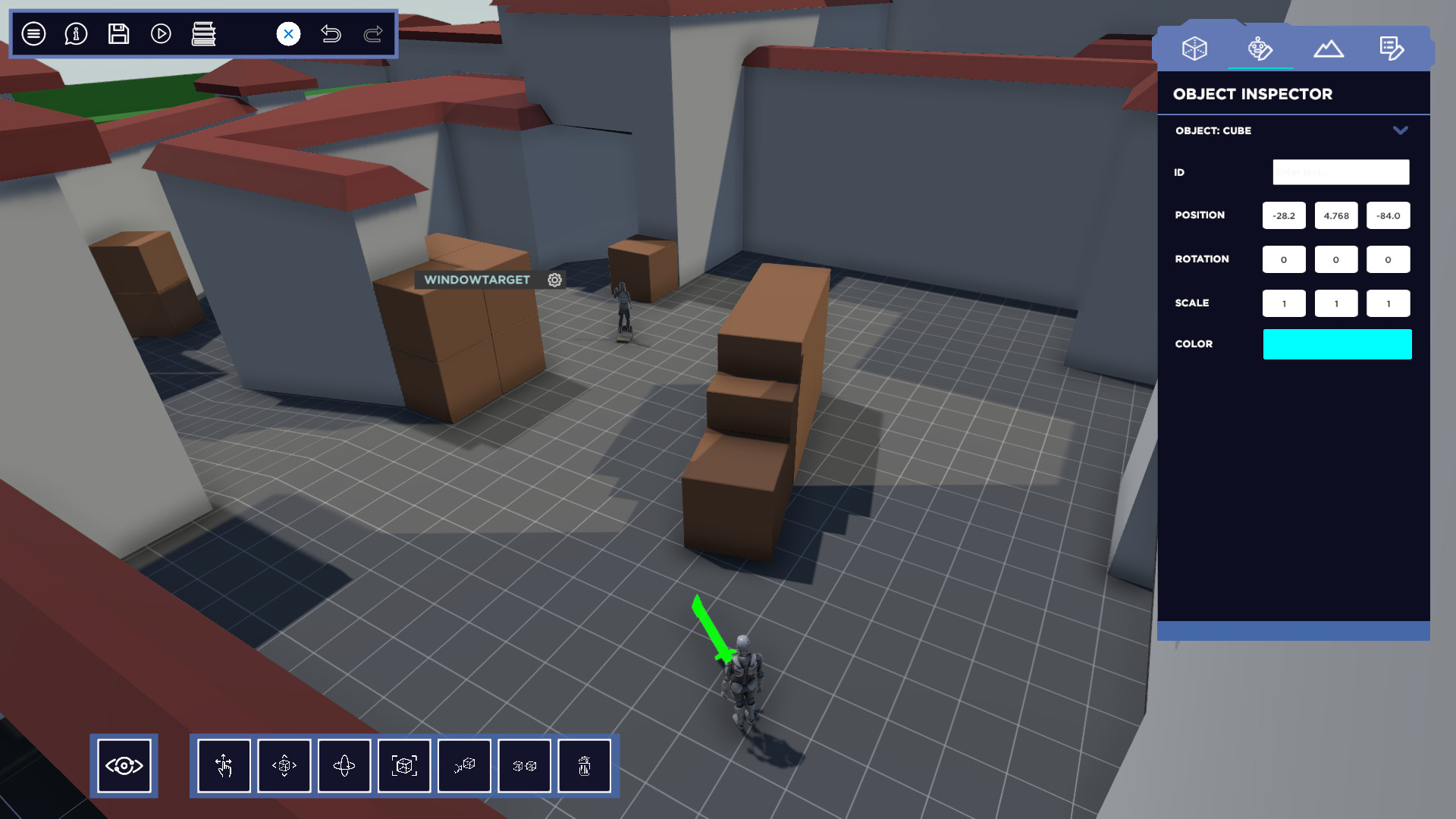Open the main menu icon

pyautogui.click(x=33, y=34)
